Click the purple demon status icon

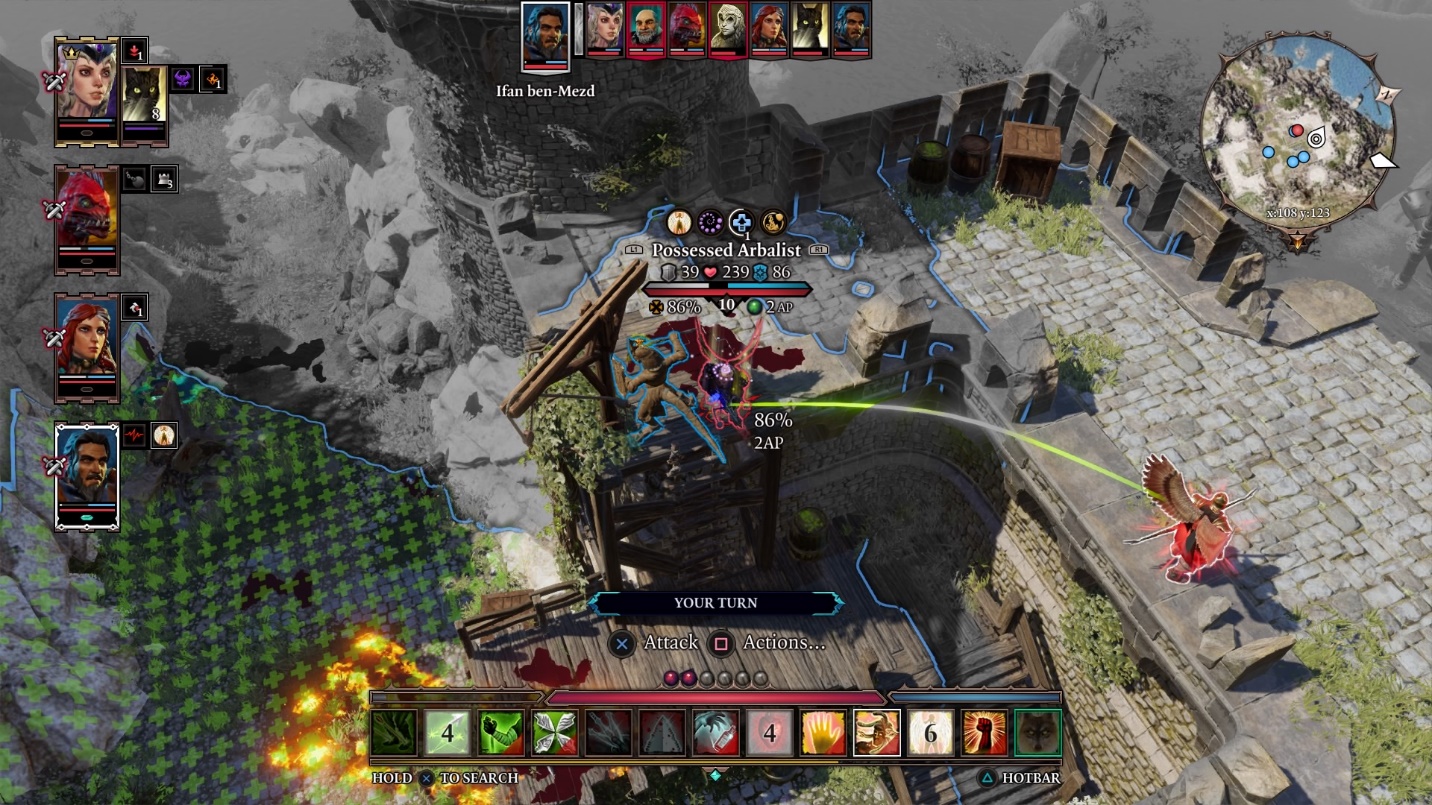(x=183, y=79)
